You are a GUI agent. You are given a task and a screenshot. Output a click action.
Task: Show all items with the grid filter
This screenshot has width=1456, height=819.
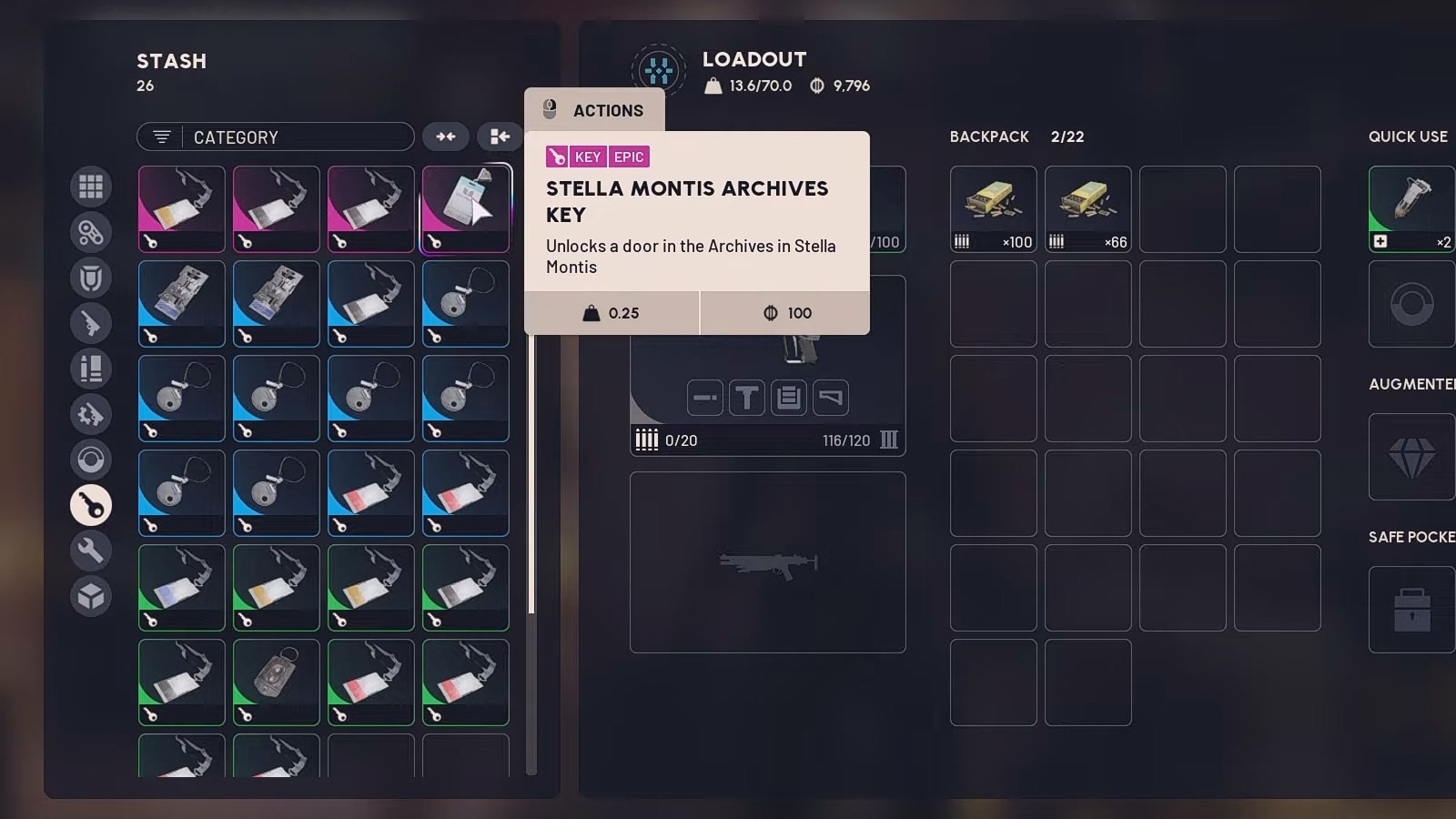point(91,187)
